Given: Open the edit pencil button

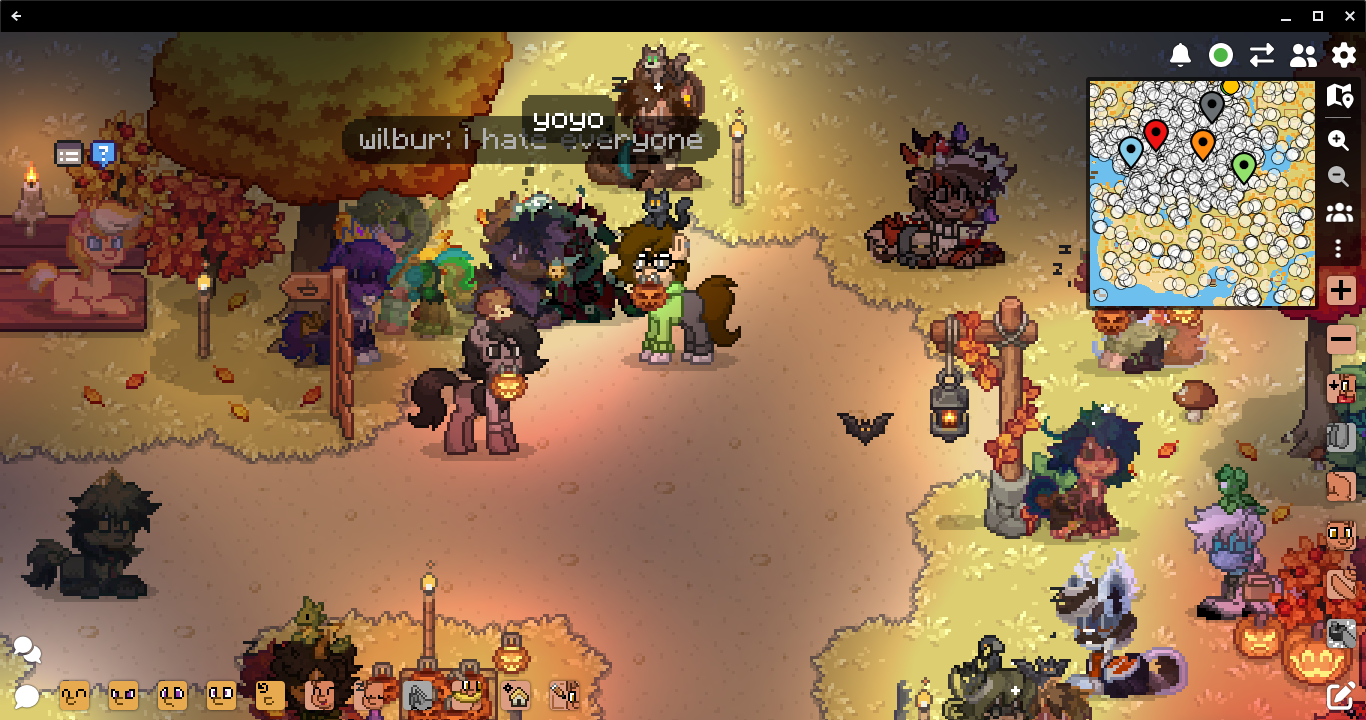Looking at the screenshot, I should 1341,696.
